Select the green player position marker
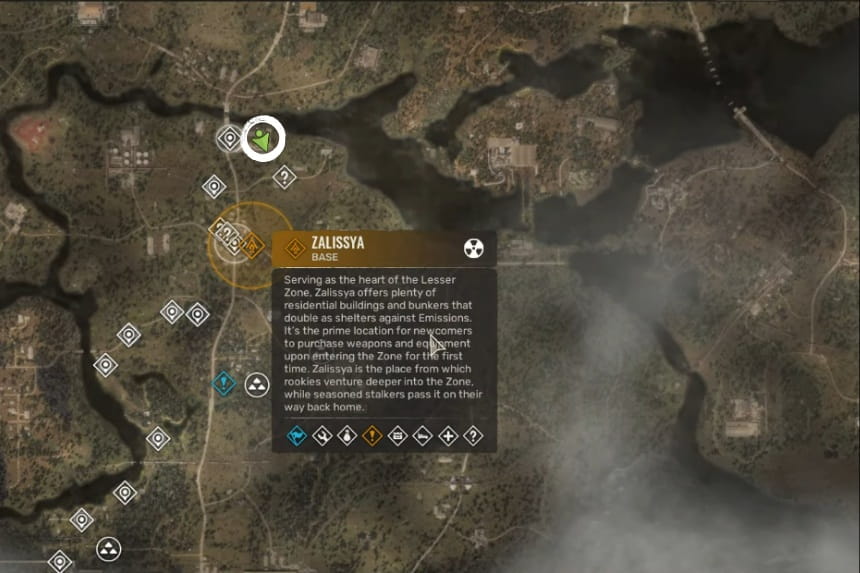The height and width of the screenshot is (573, 860). click(263, 138)
